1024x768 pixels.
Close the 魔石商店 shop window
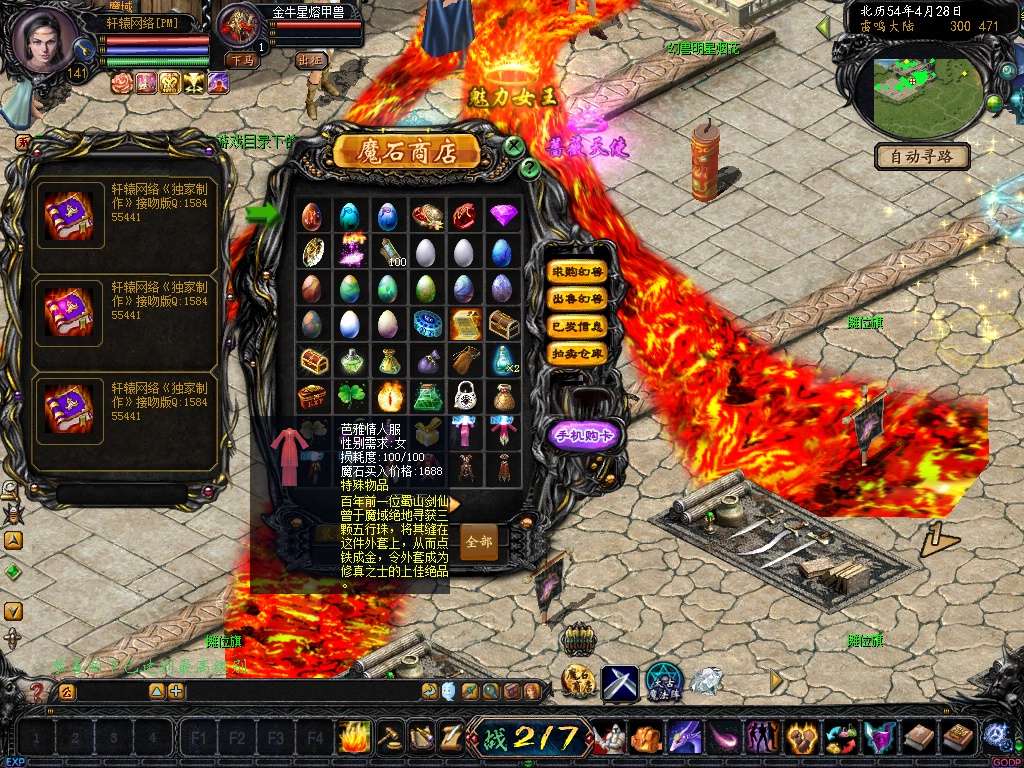click(514, 146)
